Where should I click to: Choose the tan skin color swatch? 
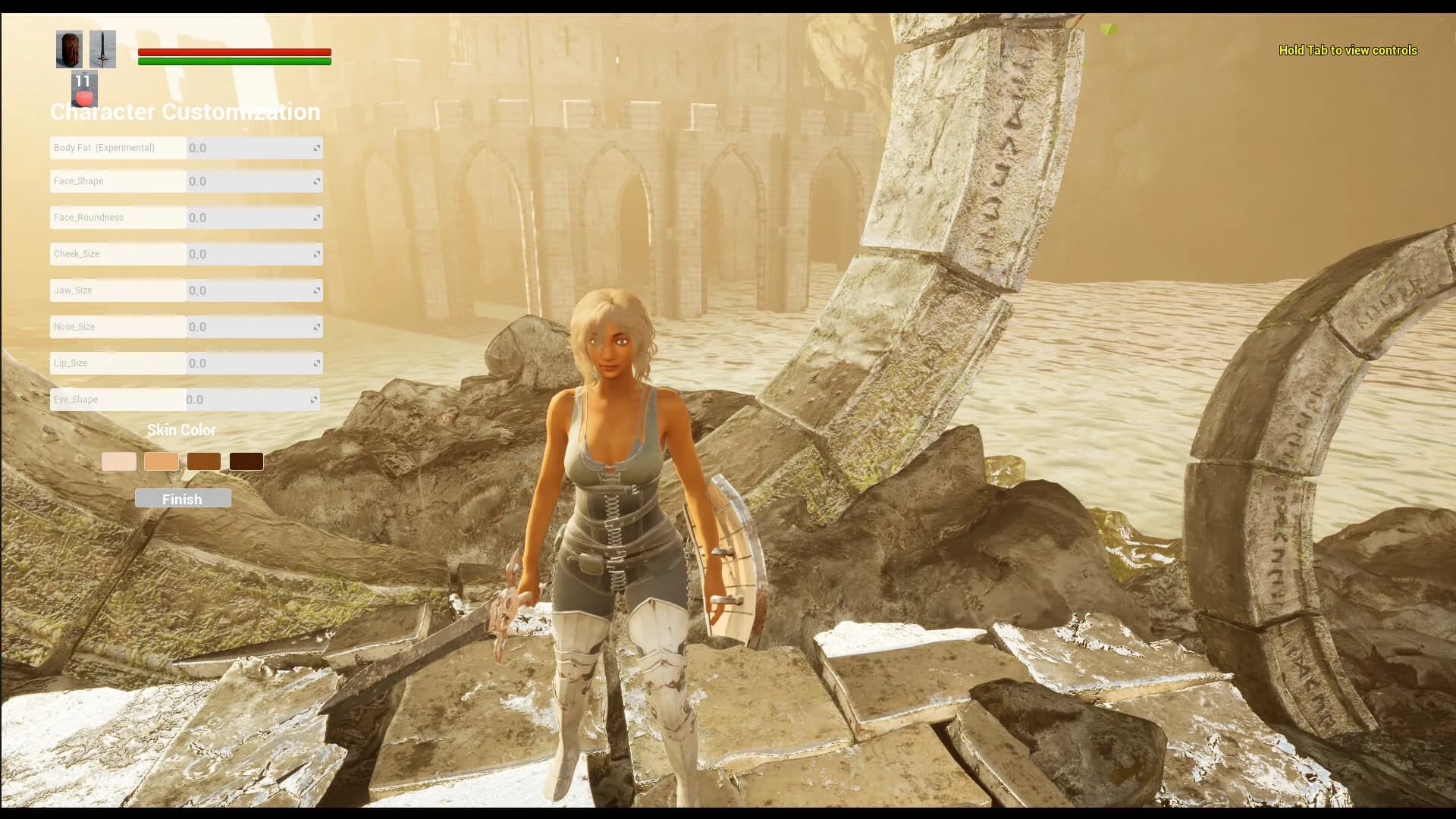pos(161,461)
